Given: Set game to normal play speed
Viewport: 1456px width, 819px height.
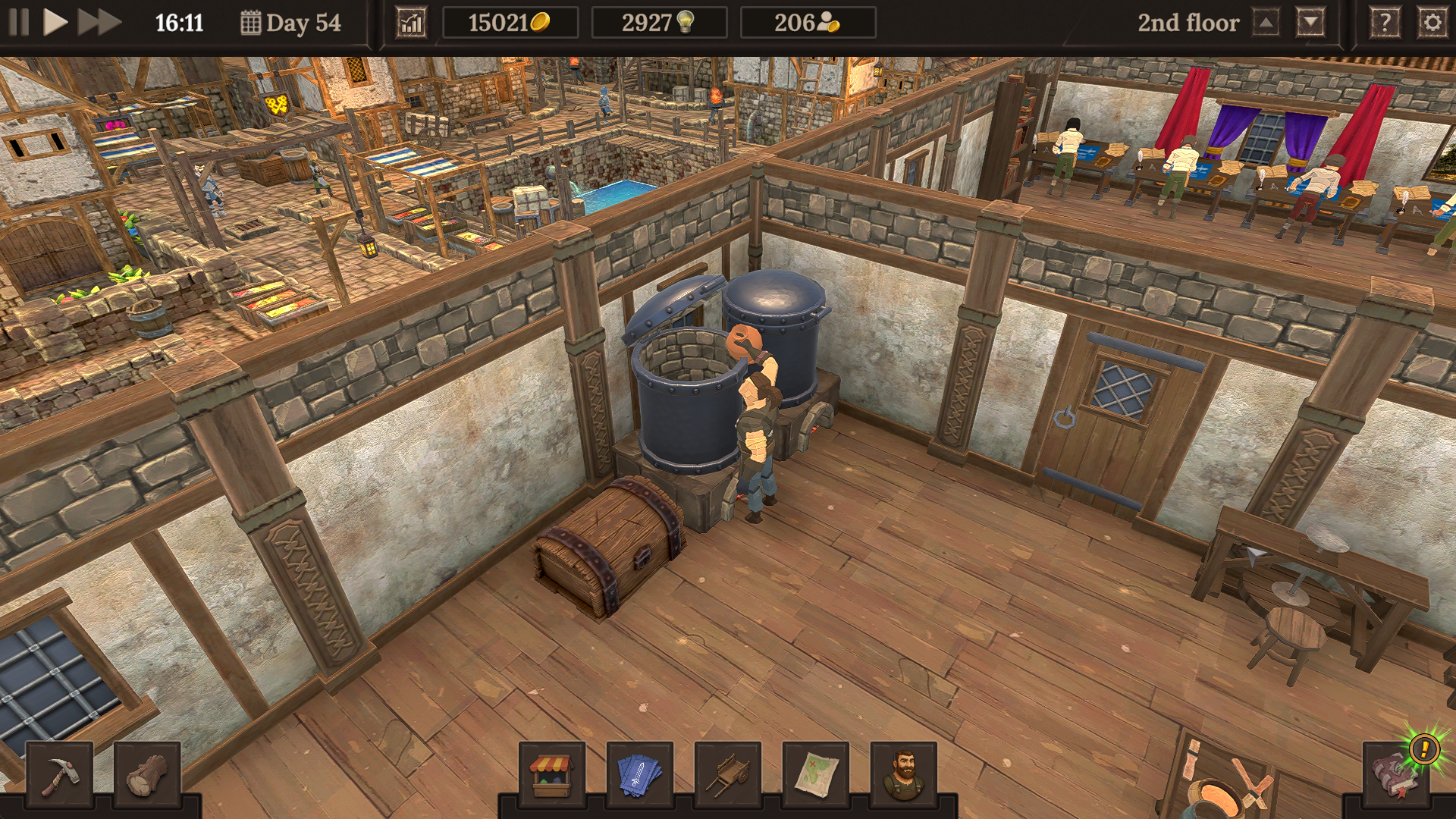Looking at the screenshot, I should coord(55,23).
